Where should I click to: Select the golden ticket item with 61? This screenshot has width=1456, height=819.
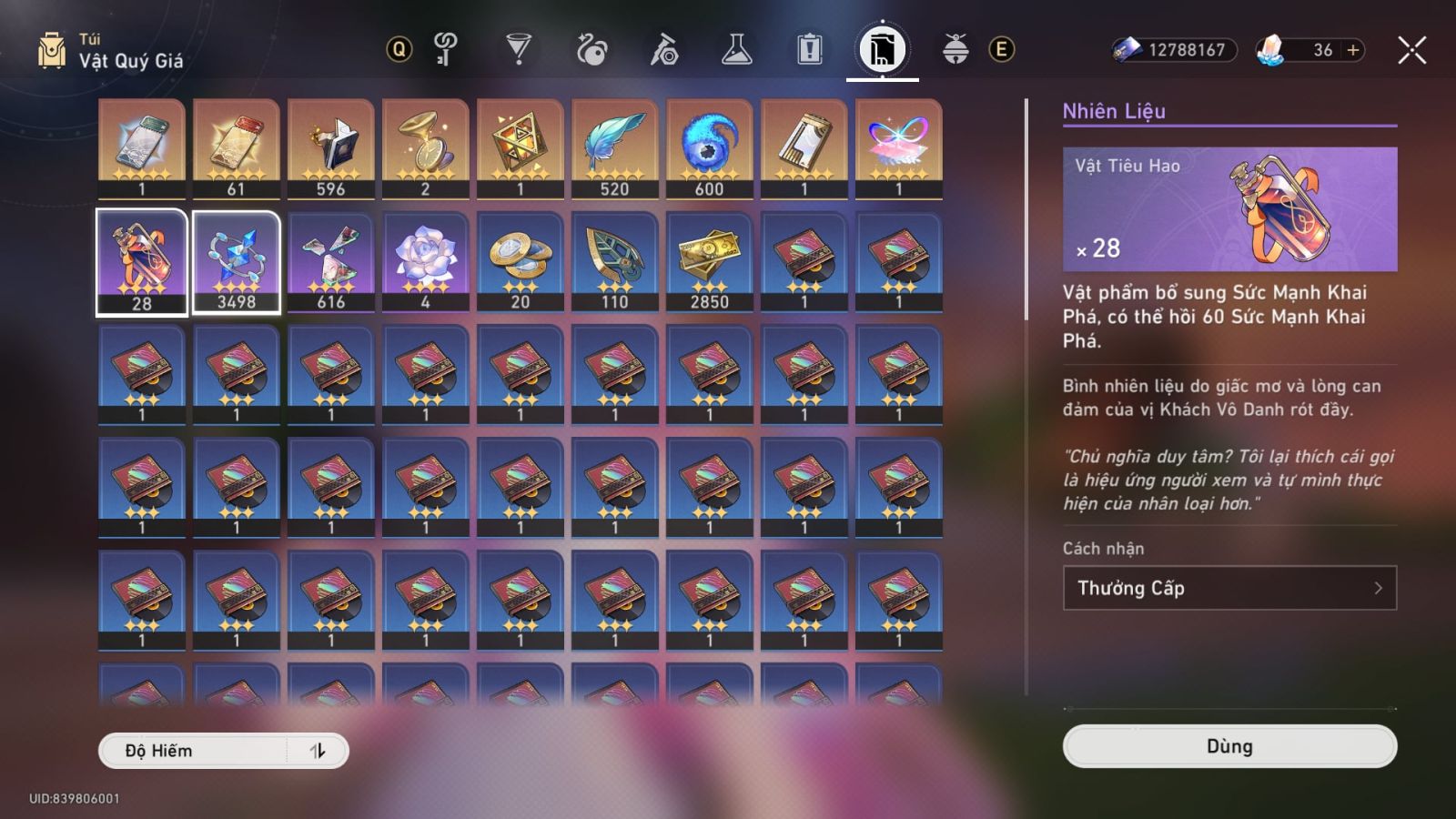[237, 148]
